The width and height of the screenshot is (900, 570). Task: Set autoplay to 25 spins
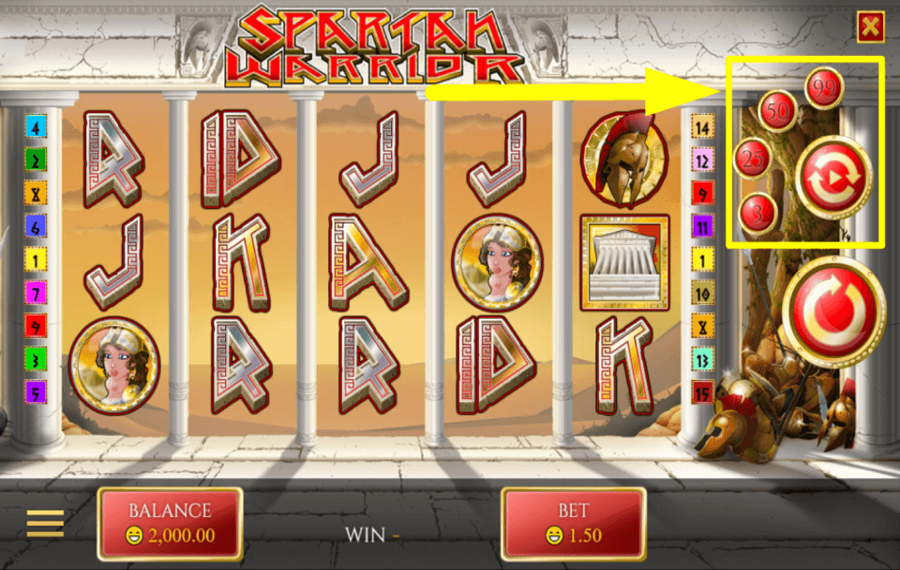pyautogui.click(x=754, y=158)
